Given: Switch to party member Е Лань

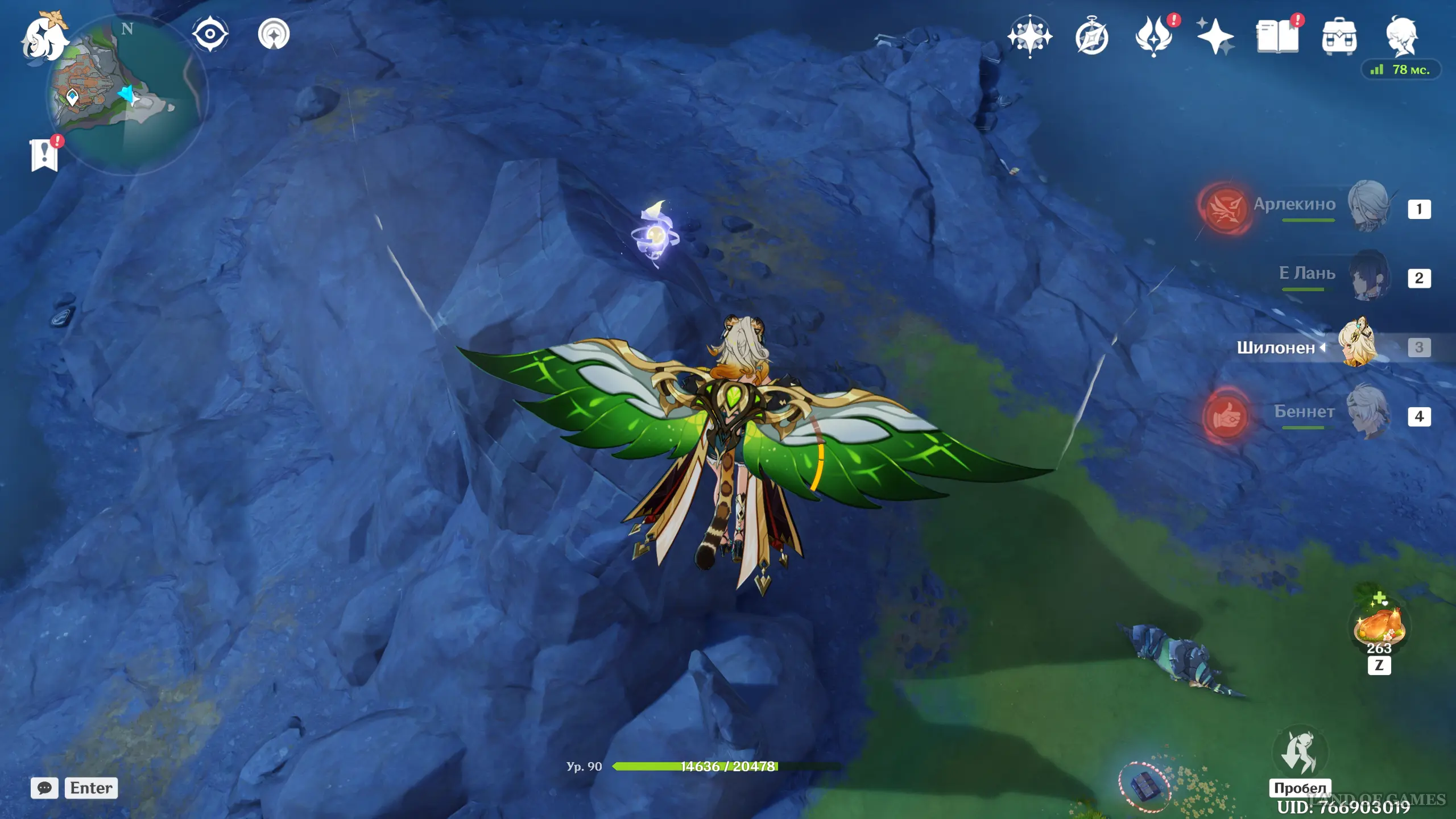Looking at the screenshot, I should (1368, 275).
